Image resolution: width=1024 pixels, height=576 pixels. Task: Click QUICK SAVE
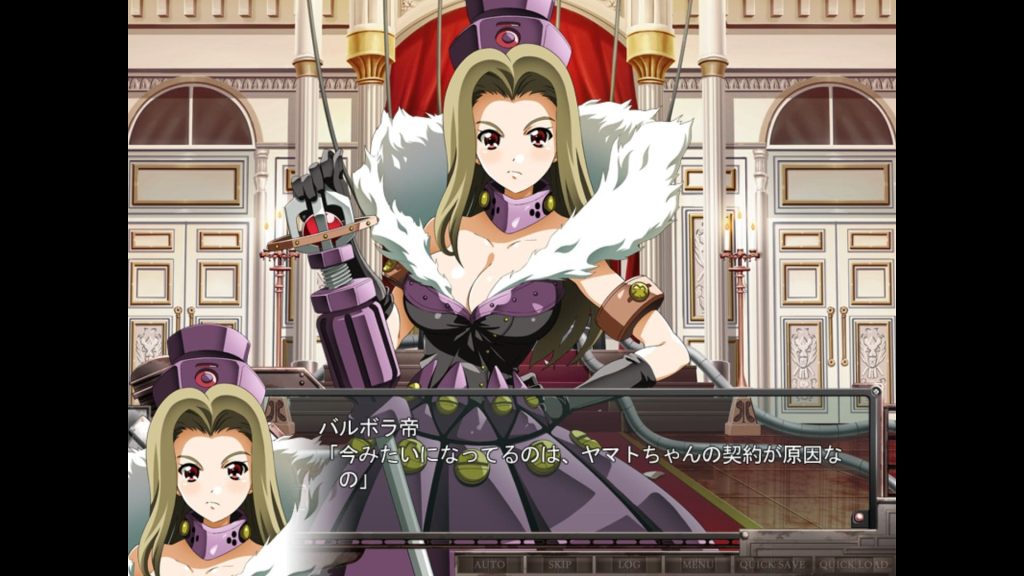(x=772, y=564)
